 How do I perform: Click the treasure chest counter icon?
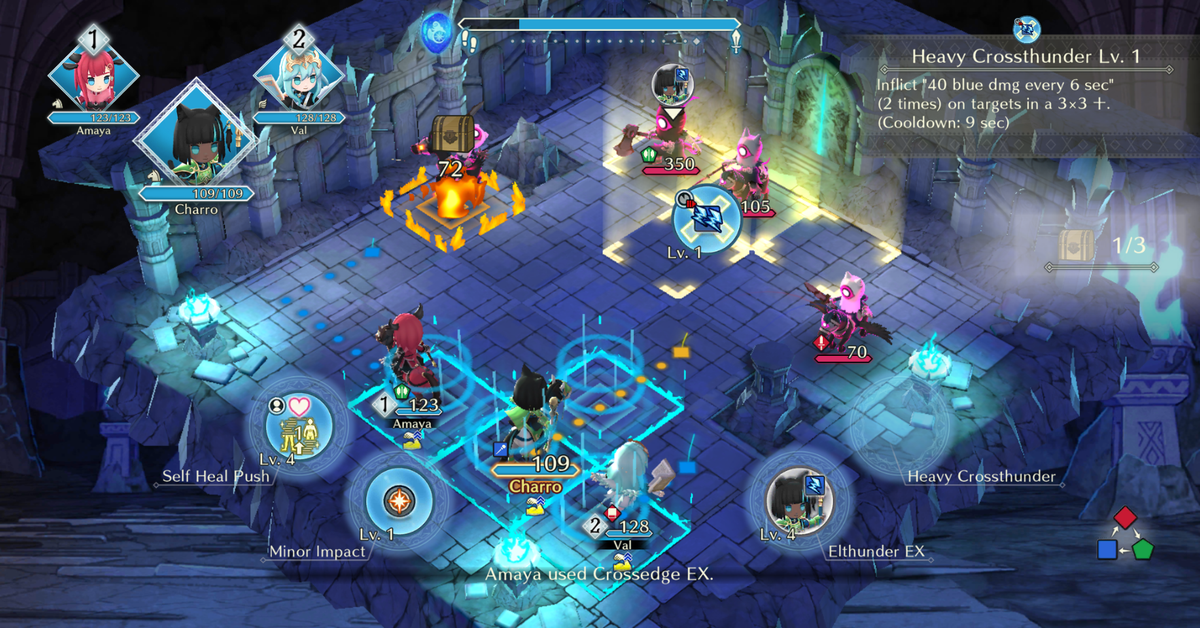pyautogui.click(x=1075, y=244)
